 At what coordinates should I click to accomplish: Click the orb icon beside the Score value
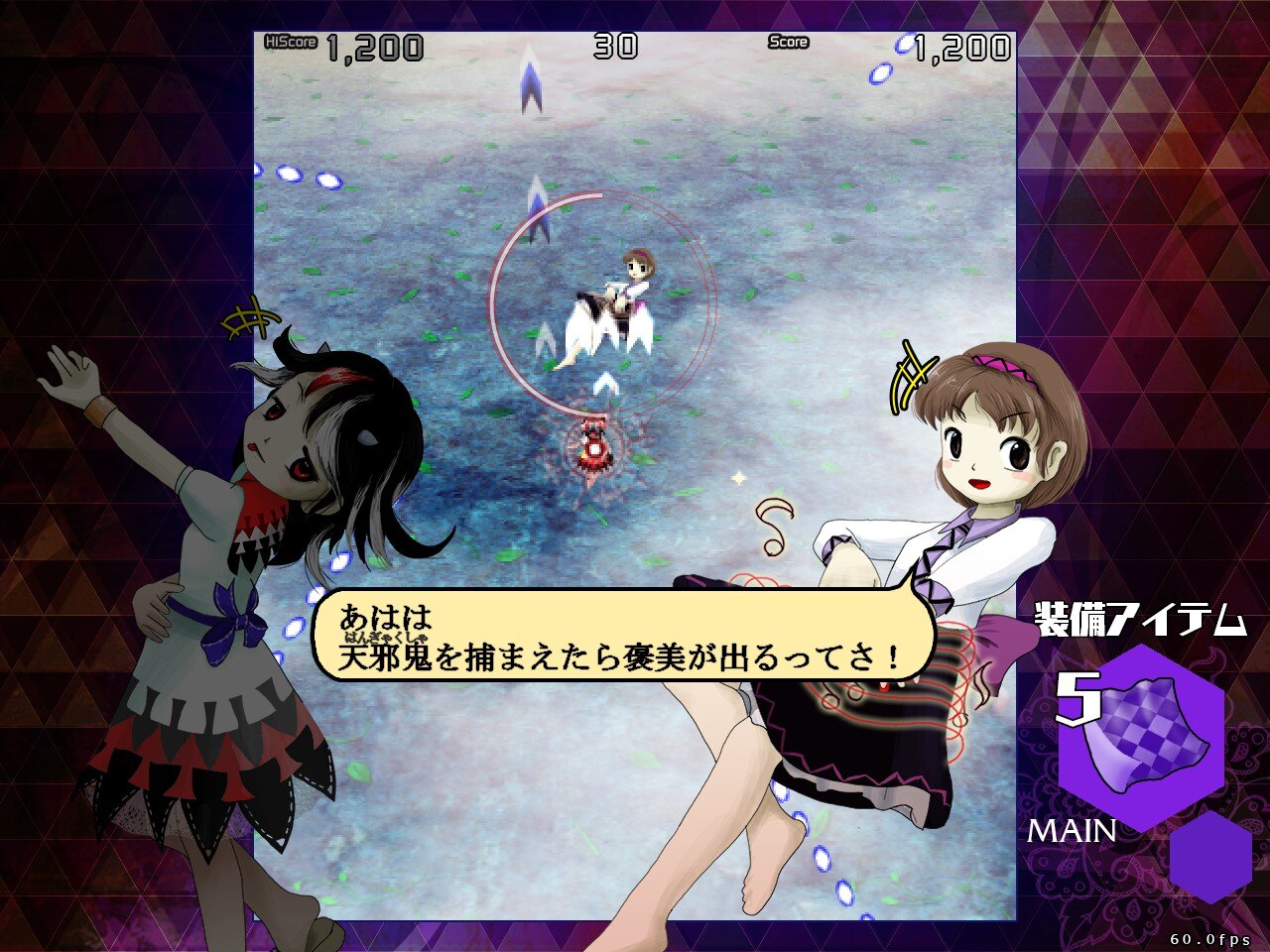[906, 43]
